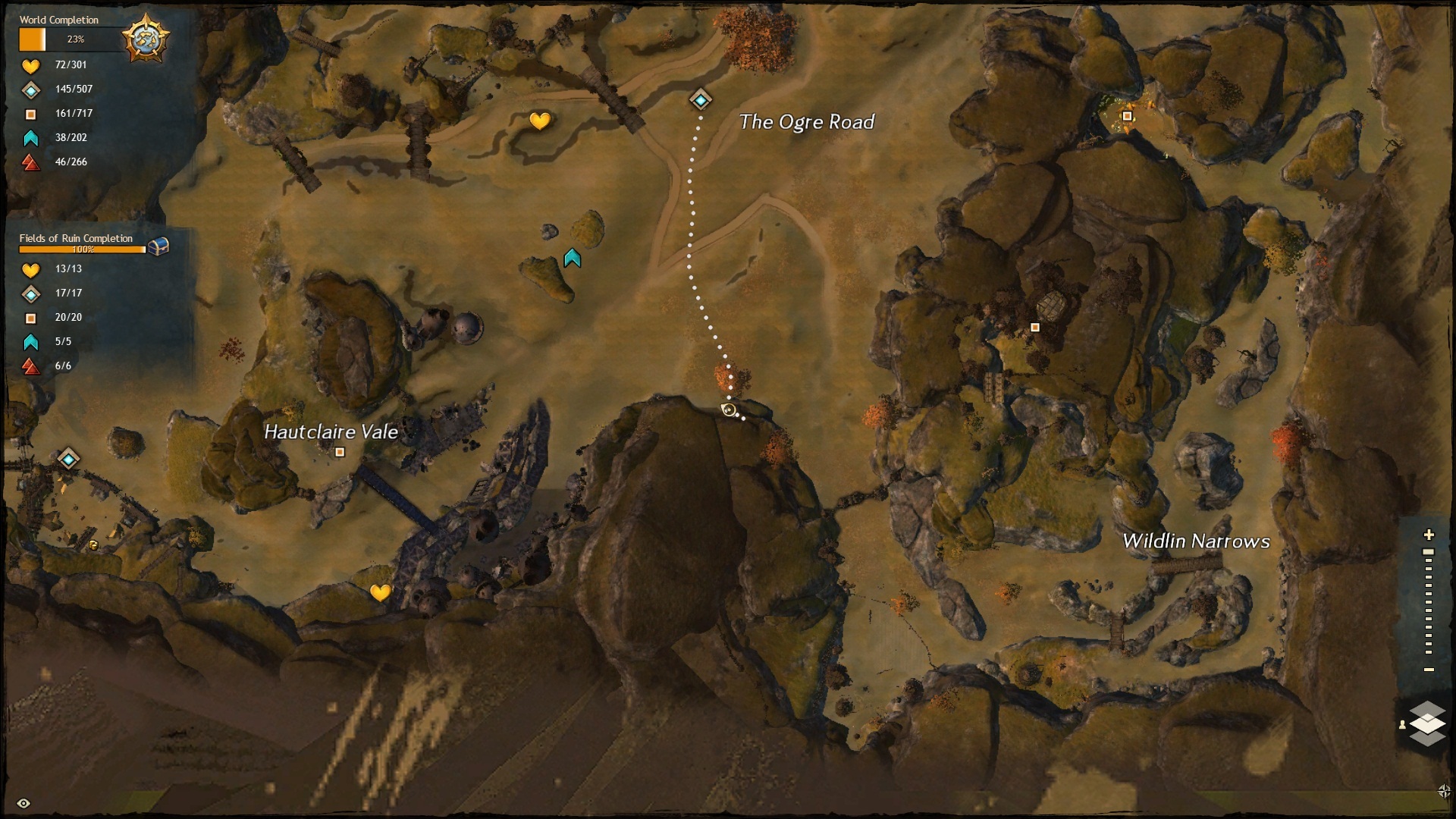Toggle the map floor layers icon
This screenshot has width=1456, height=819.
1426,723
